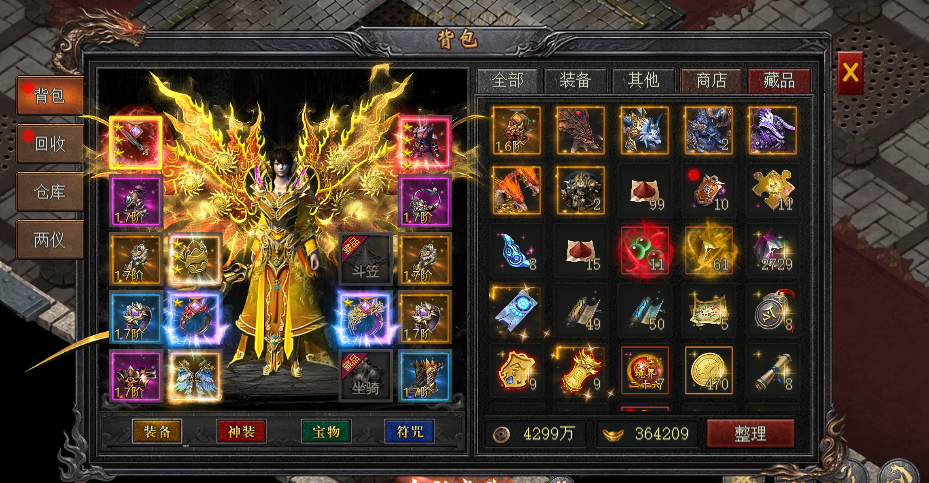Open the 两仪 panel
This screenshot has width=929, height=483.
[50, 239]
